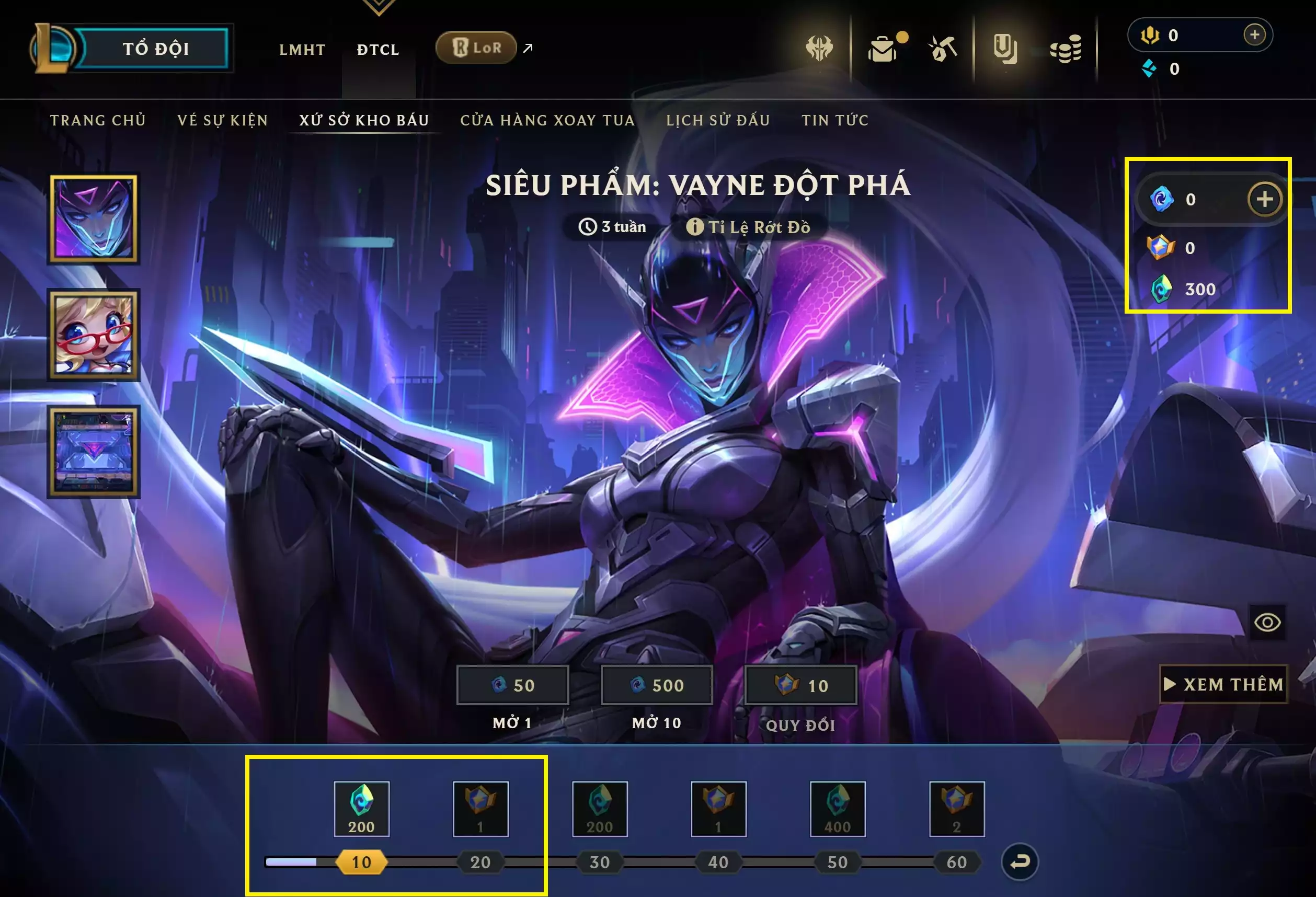Open ten treasures with MỞ 10 for 500
The width and height of the screenshot is (1316, 897).
pyautogui.click(x=656, y=685)
